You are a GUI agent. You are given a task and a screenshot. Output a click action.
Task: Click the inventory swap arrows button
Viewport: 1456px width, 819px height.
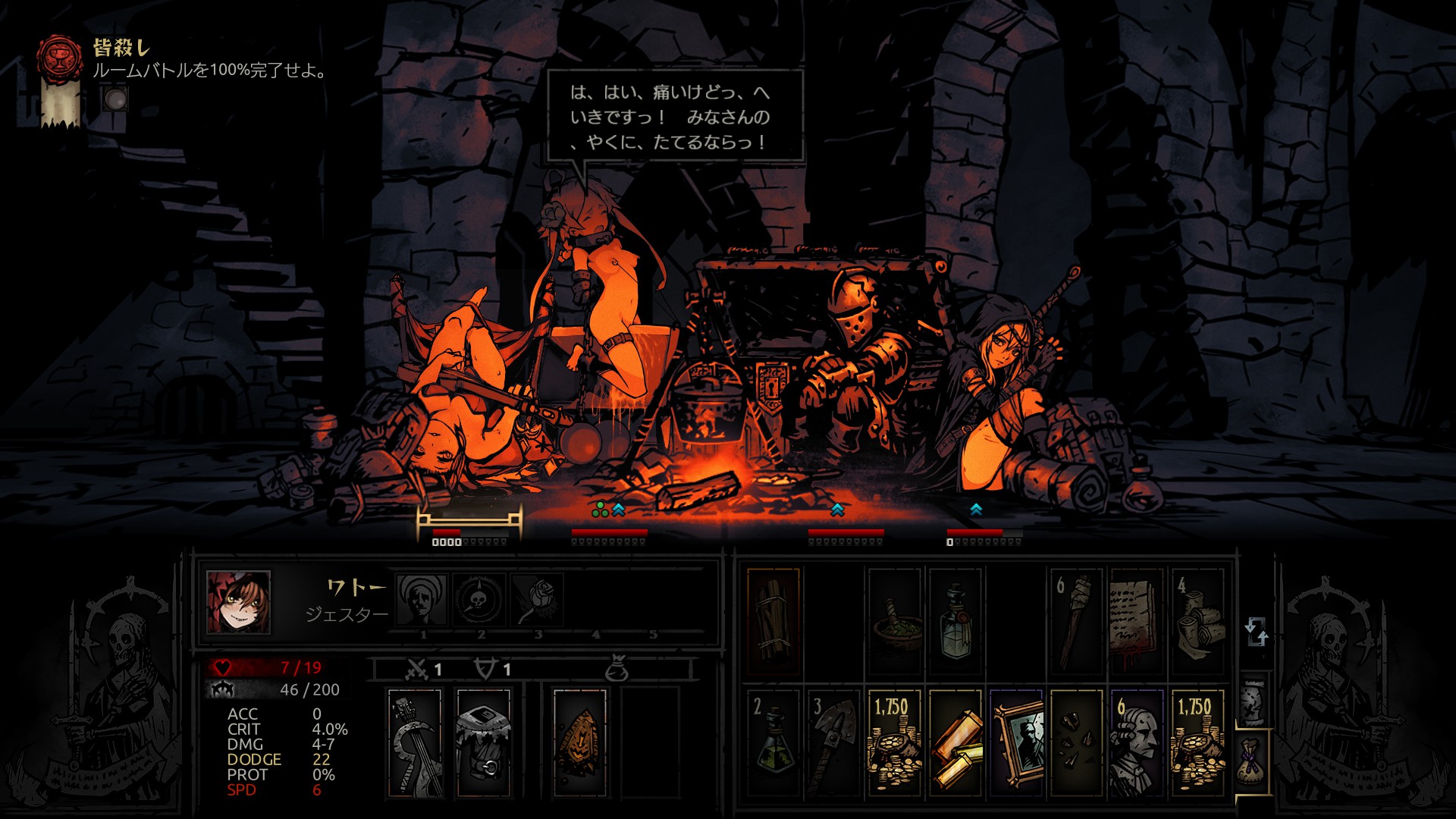click(1255, 631)
